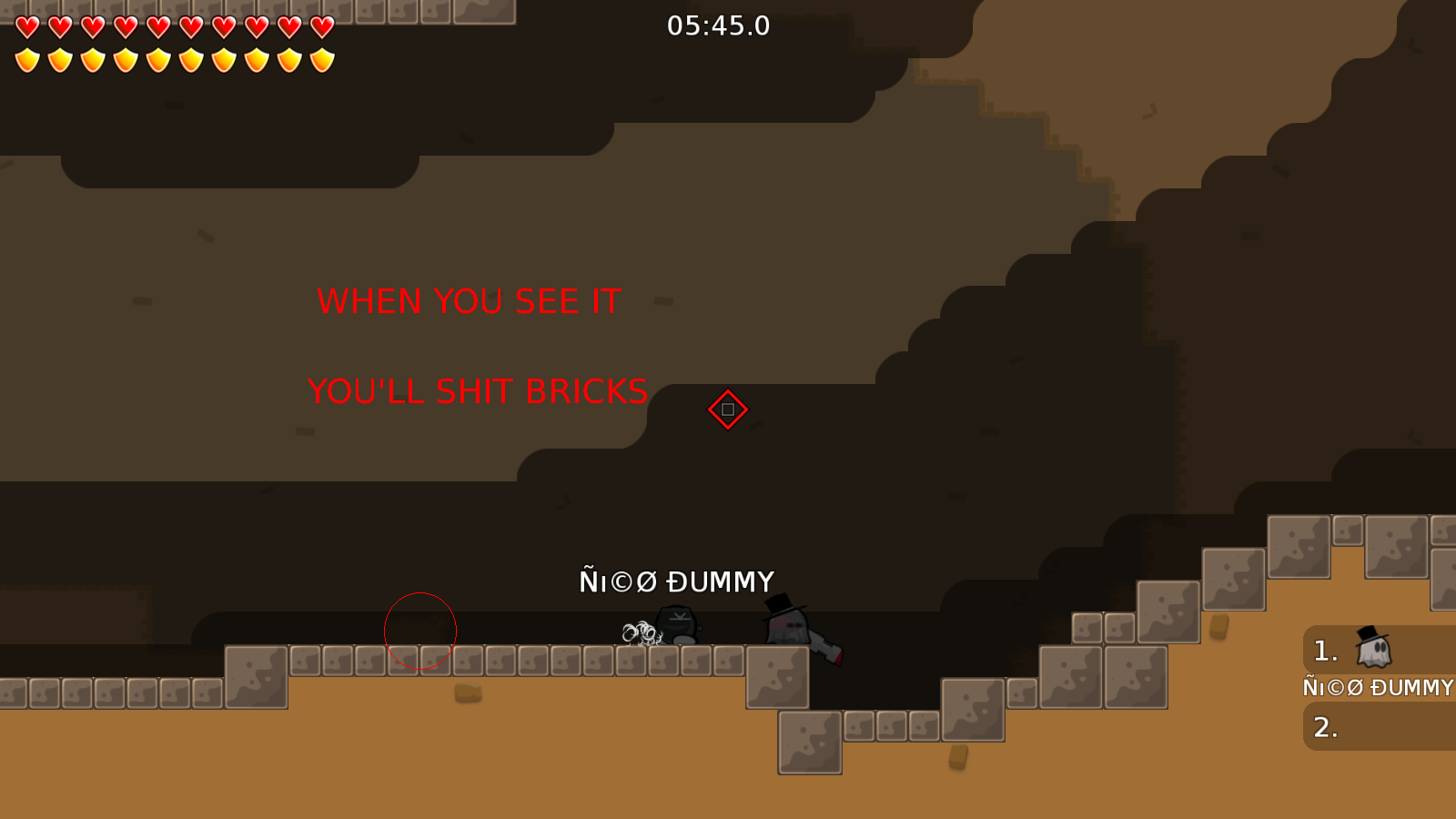Click the yellow crate on the dirt platform
Screen dimensions: 1456x819
point(469,693)
